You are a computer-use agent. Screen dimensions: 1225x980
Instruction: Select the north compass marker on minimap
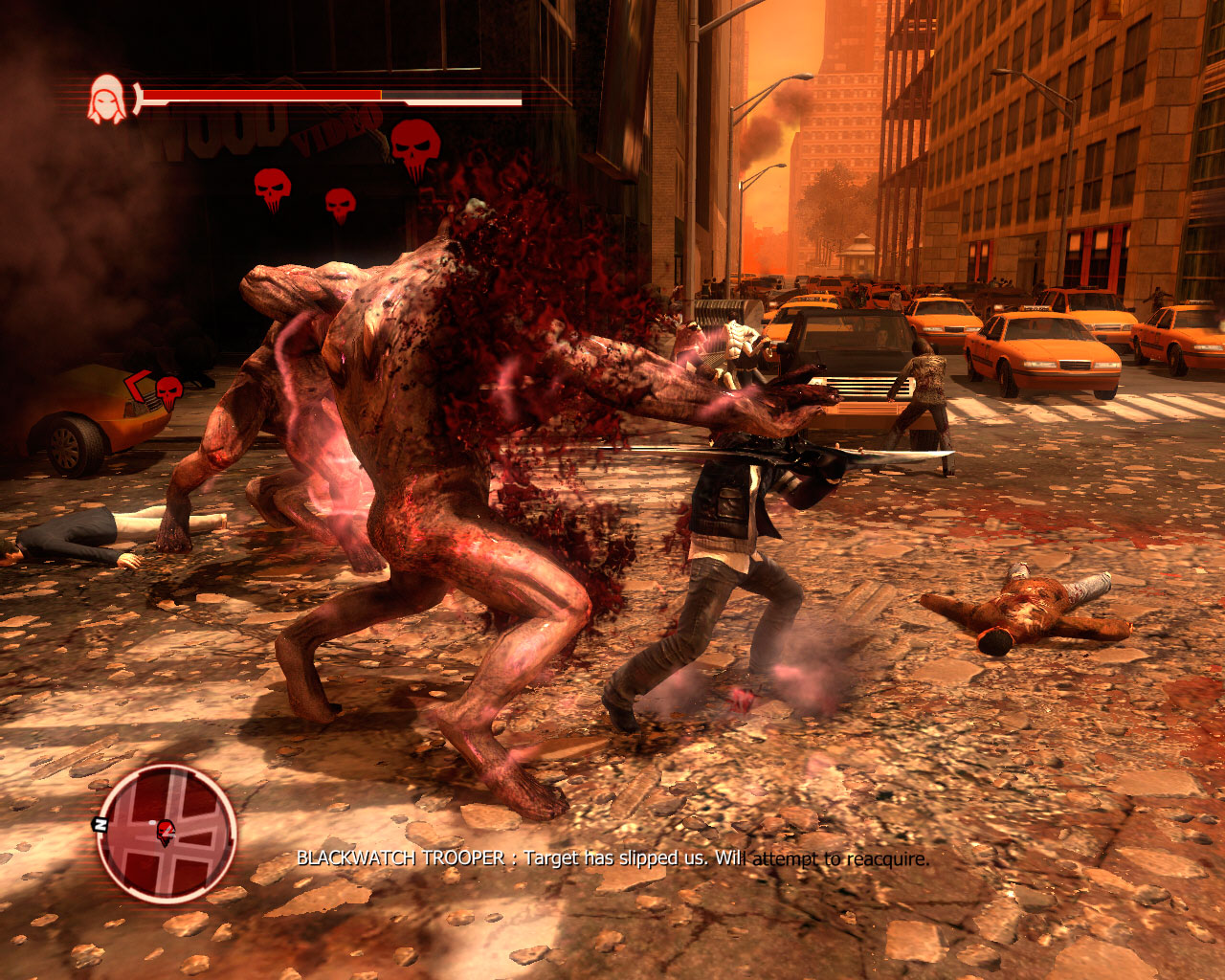tap(100, 823)
